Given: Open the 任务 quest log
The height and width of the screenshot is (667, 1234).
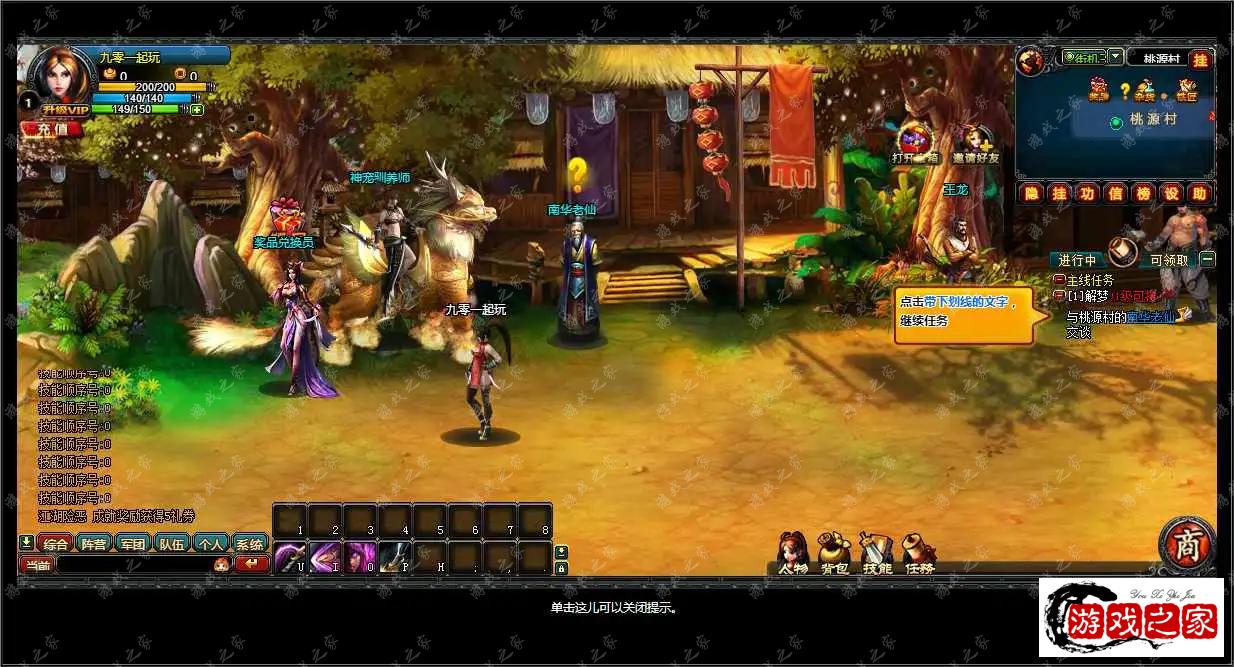Looking at the screenshot, I should tap(918, 554).
